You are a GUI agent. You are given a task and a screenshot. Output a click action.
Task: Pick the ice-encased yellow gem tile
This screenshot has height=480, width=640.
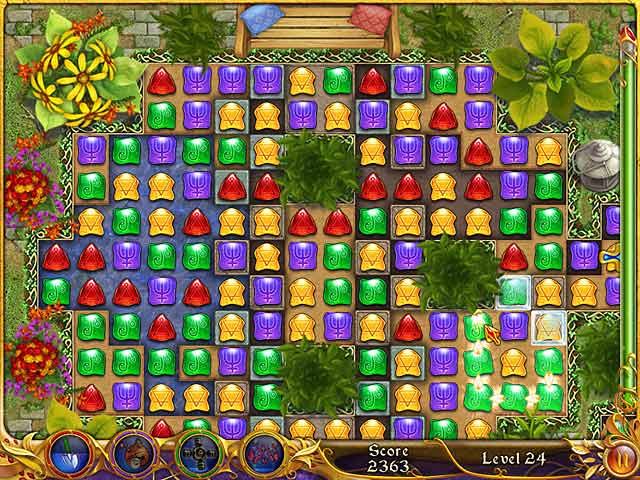click(548, 326)
